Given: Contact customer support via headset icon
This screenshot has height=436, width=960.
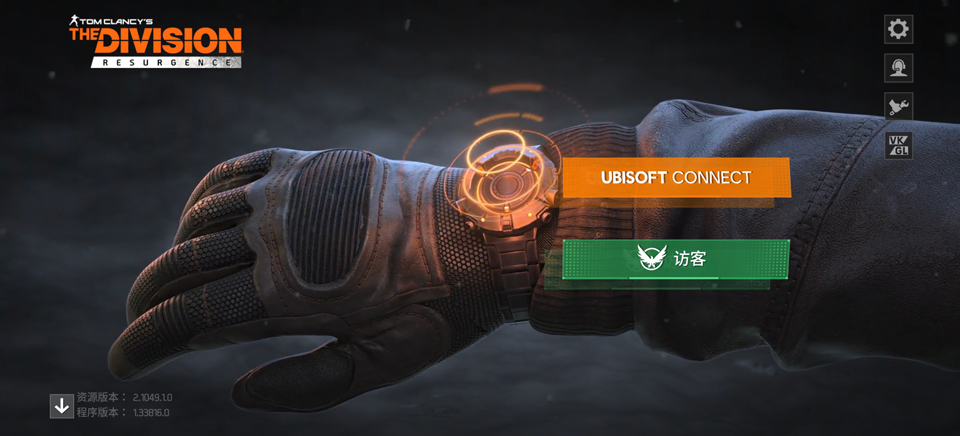Looking at the screenshot, I should (898, 67).
